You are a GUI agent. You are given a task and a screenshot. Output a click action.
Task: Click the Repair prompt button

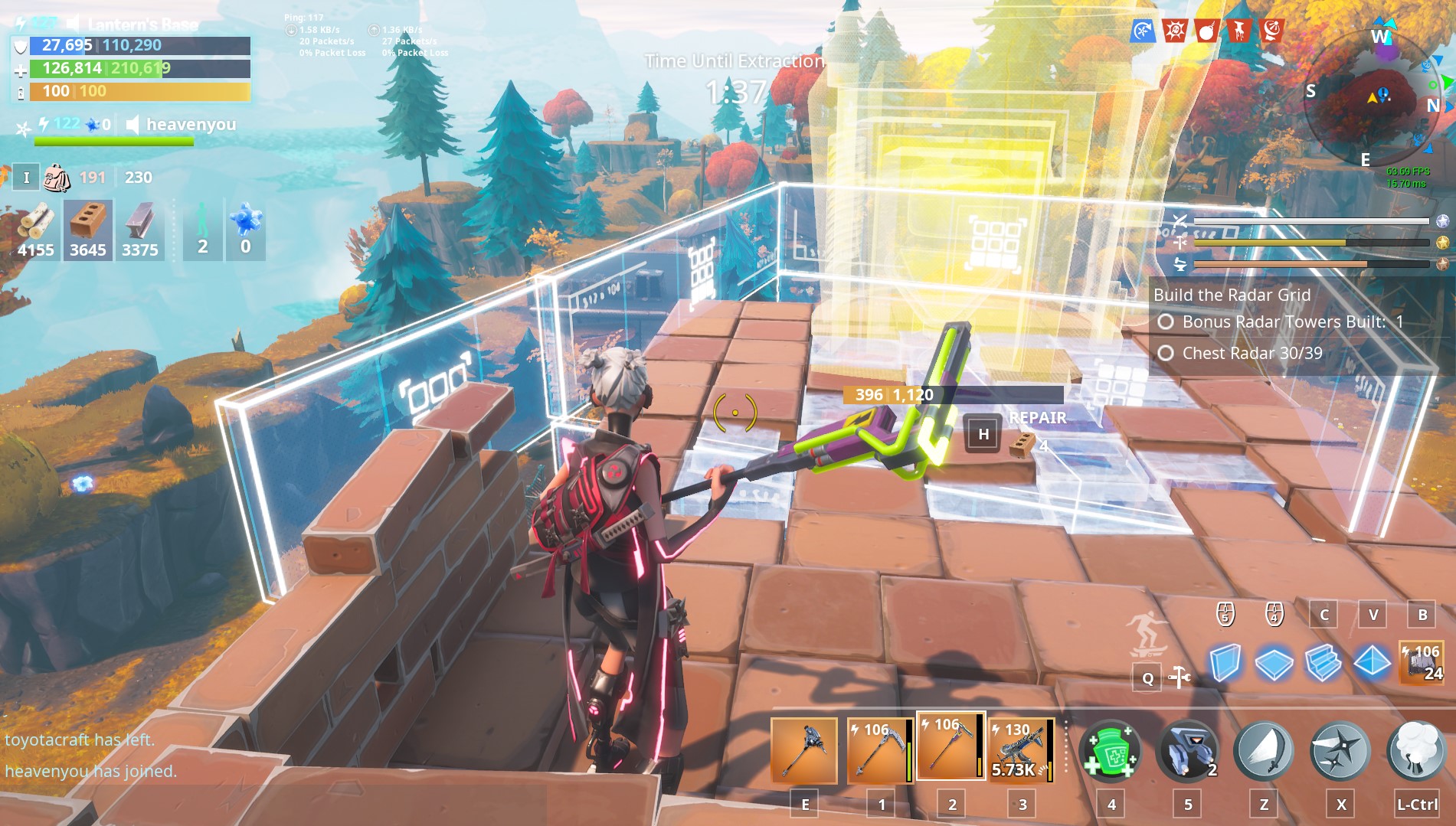tap(983, 433)
